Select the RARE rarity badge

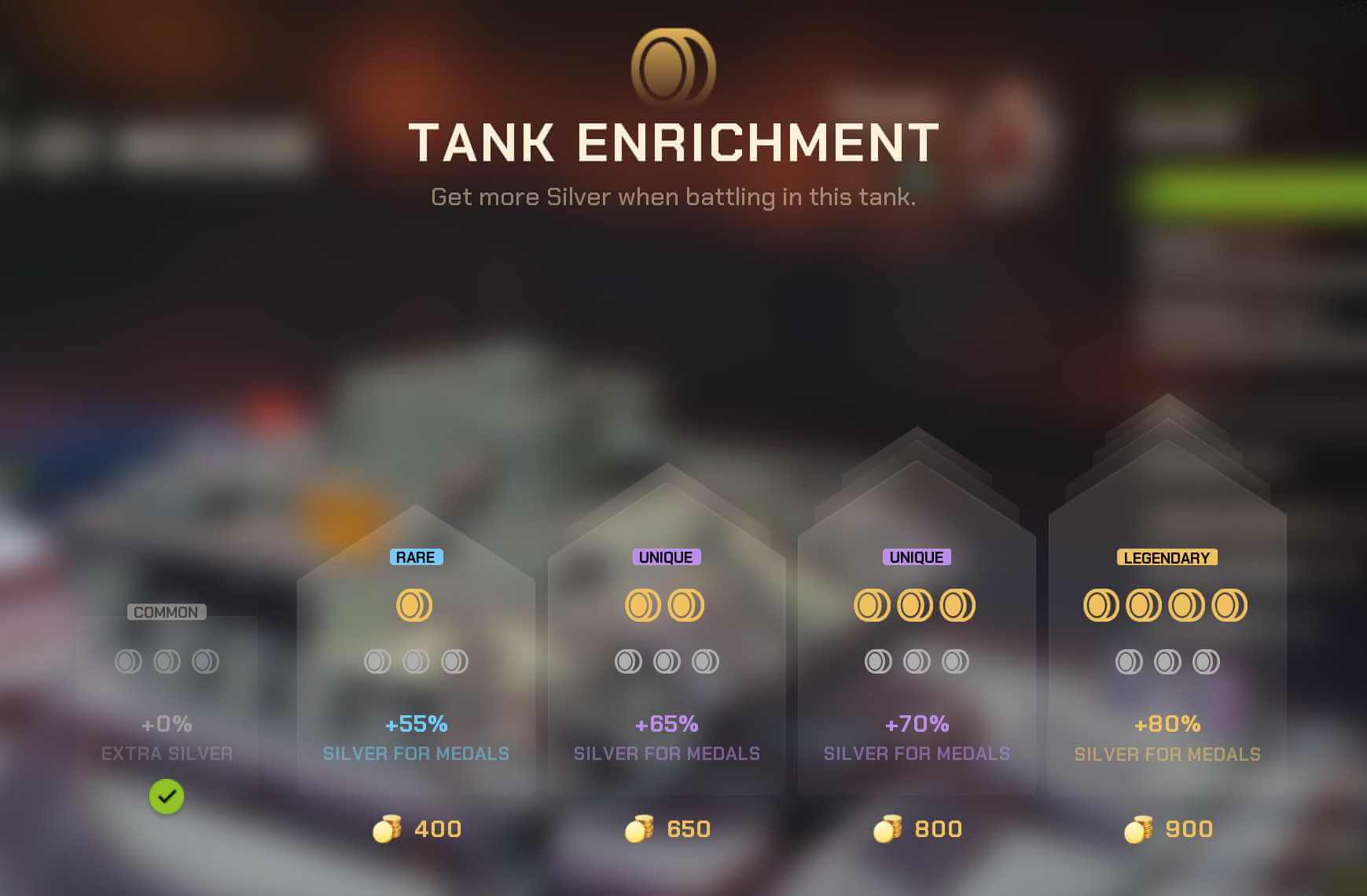(x=415, y=557)
